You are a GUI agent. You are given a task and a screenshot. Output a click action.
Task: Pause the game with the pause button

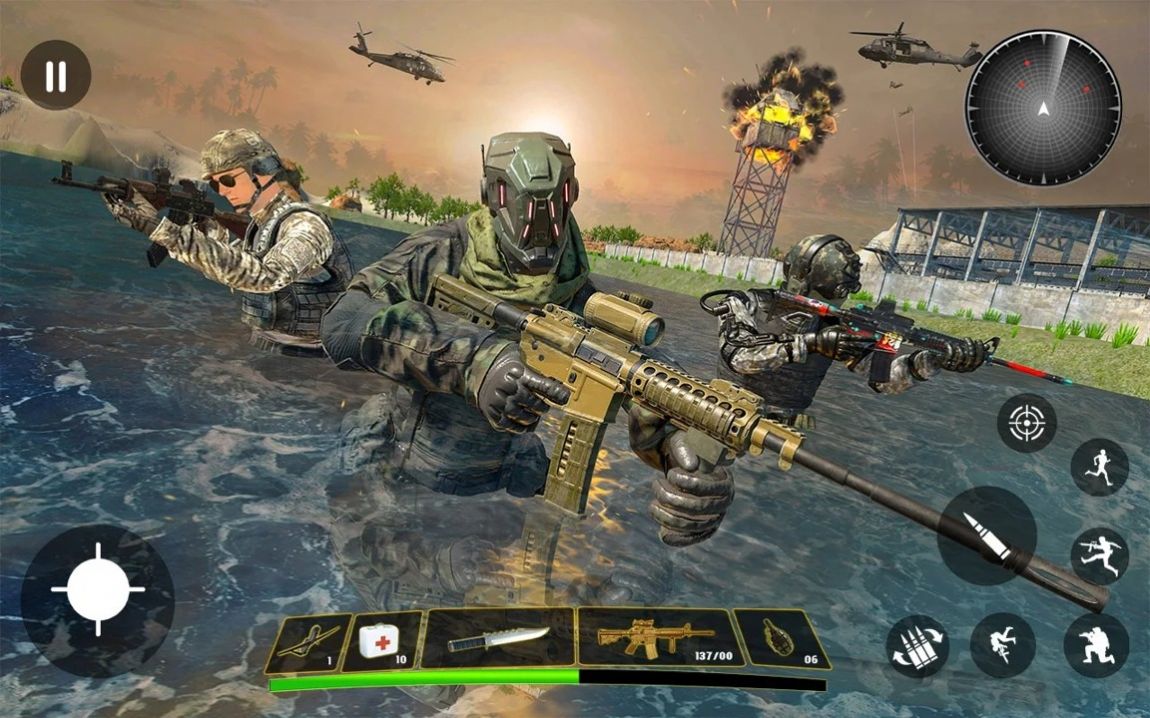(56, 75)
